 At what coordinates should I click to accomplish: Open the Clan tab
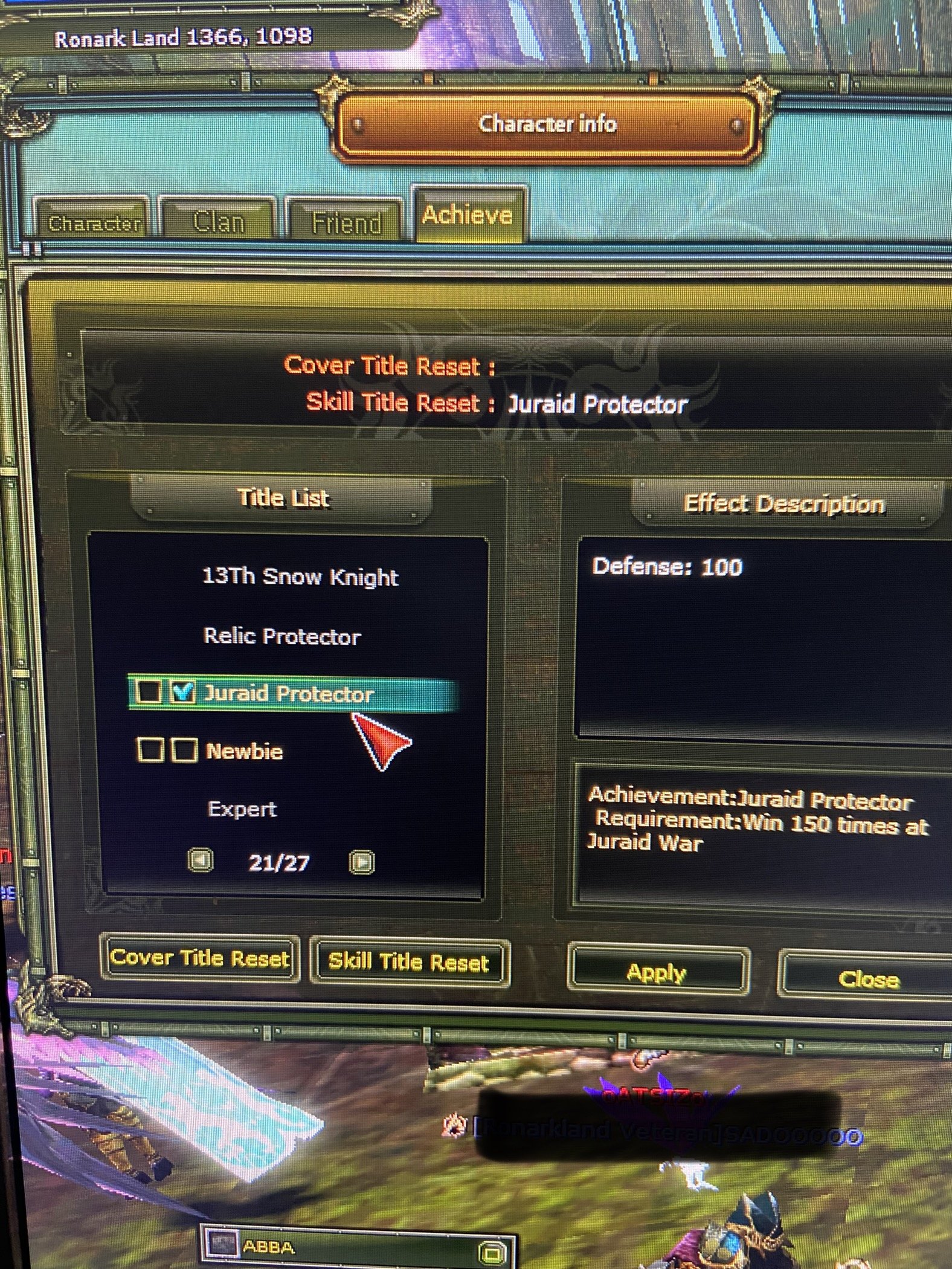pyautogui.click(x=219, y=220)
